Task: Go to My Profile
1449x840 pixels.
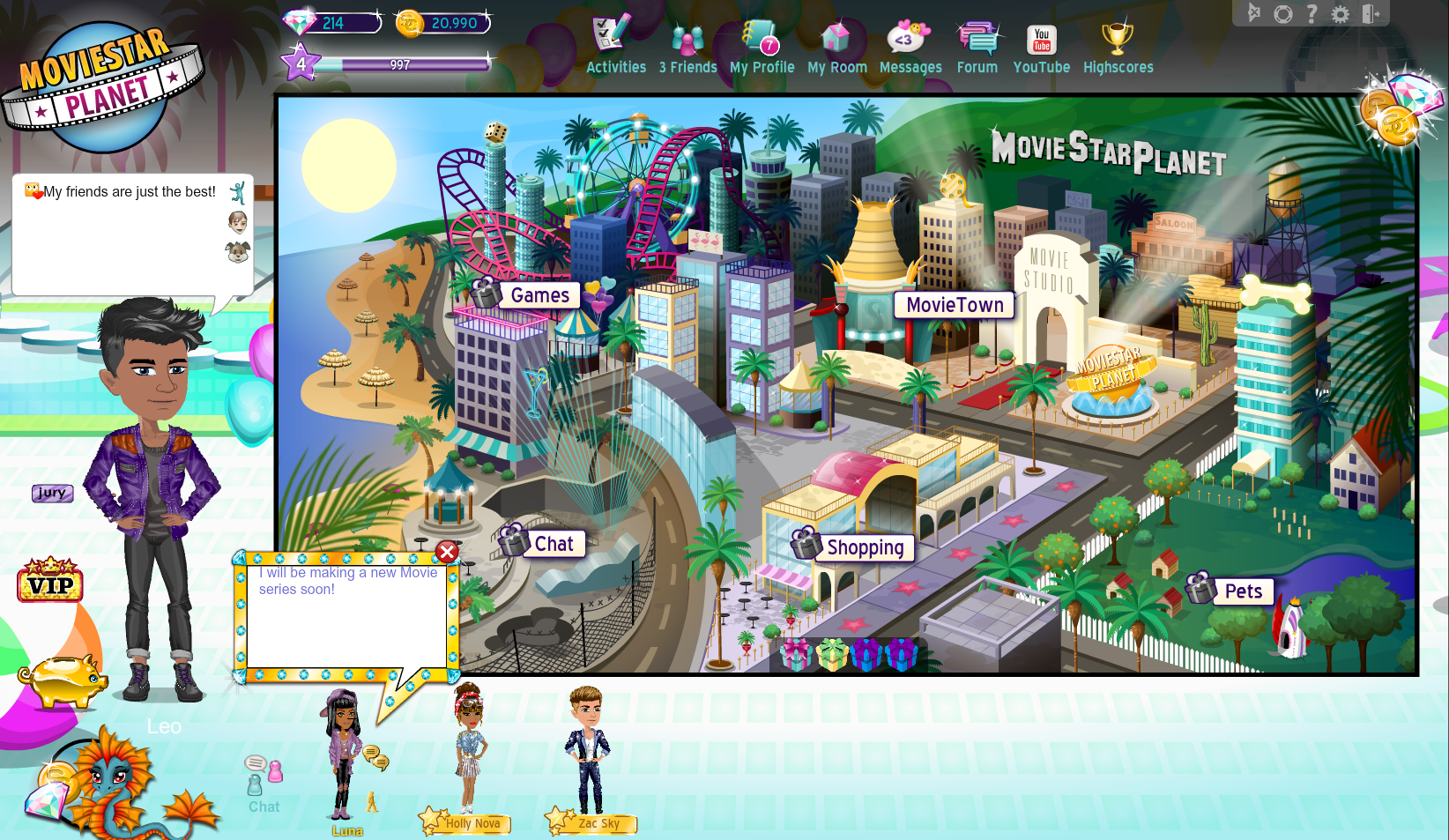Action: 762,48
